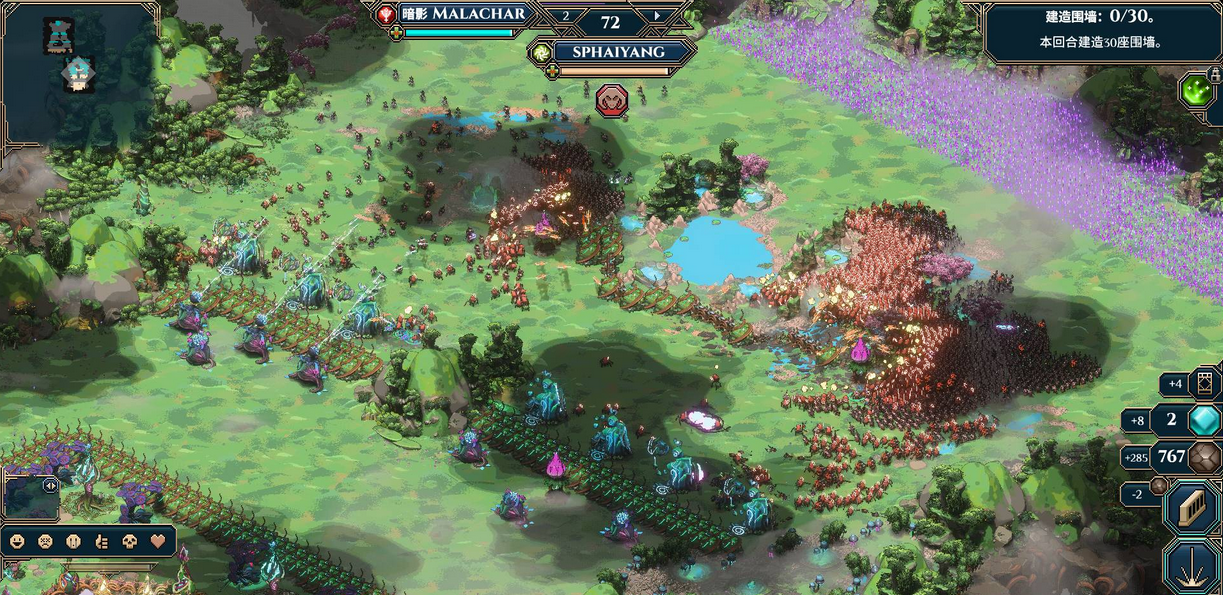Open the build walls objective panel
1223x595 pixels.
1100,30
